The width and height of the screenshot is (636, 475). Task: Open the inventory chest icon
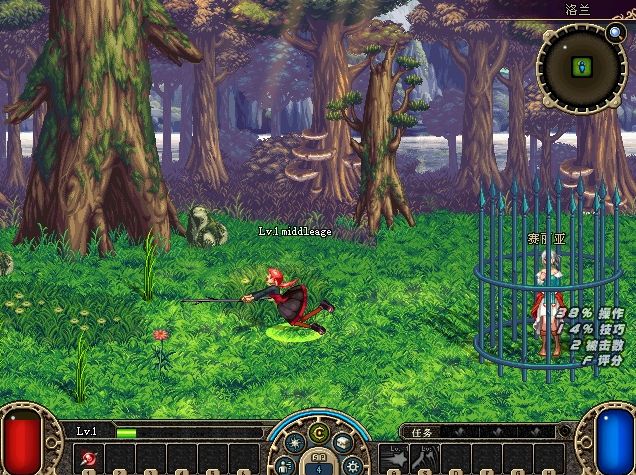click(x=342, y=444)
